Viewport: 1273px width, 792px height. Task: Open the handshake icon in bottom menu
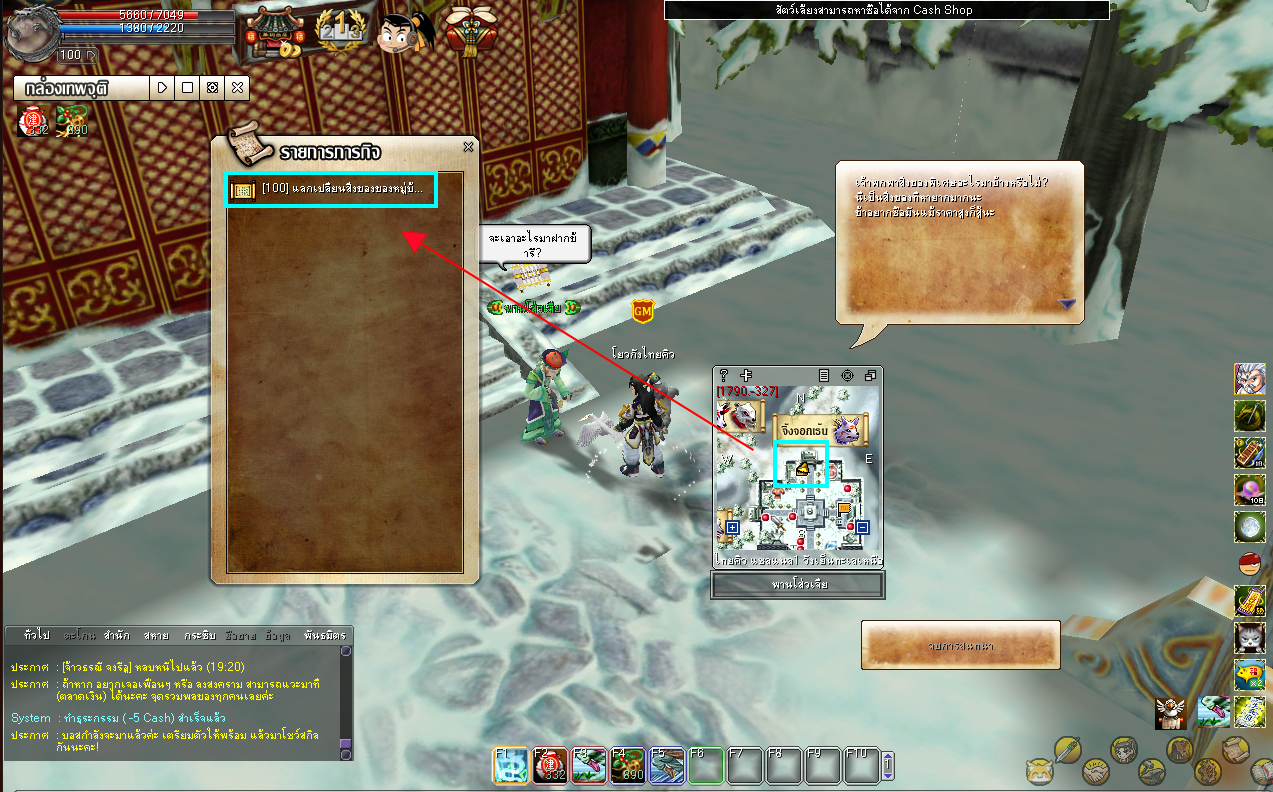click(x=1097, y=772)
